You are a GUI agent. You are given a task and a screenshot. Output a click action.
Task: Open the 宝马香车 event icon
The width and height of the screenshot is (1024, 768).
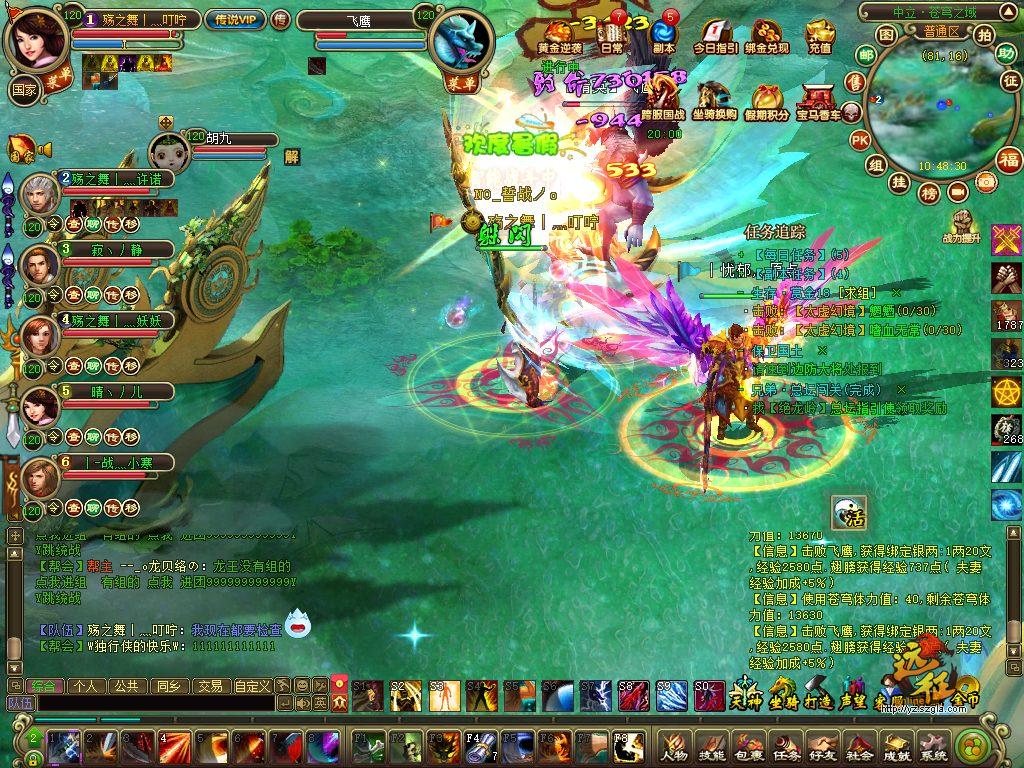818,102
